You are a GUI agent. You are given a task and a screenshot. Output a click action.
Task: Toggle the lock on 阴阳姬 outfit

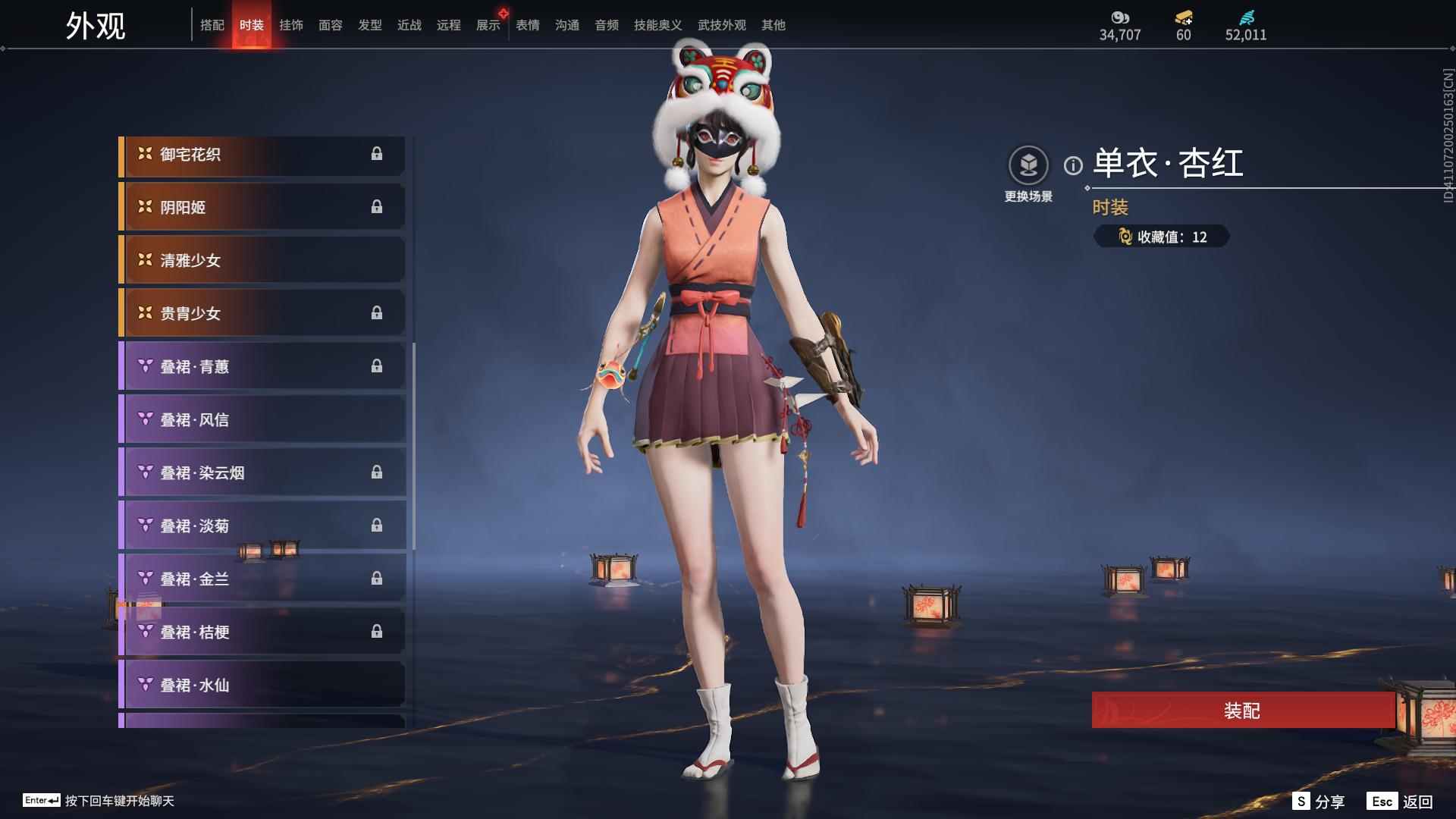(x=378, y=206)
